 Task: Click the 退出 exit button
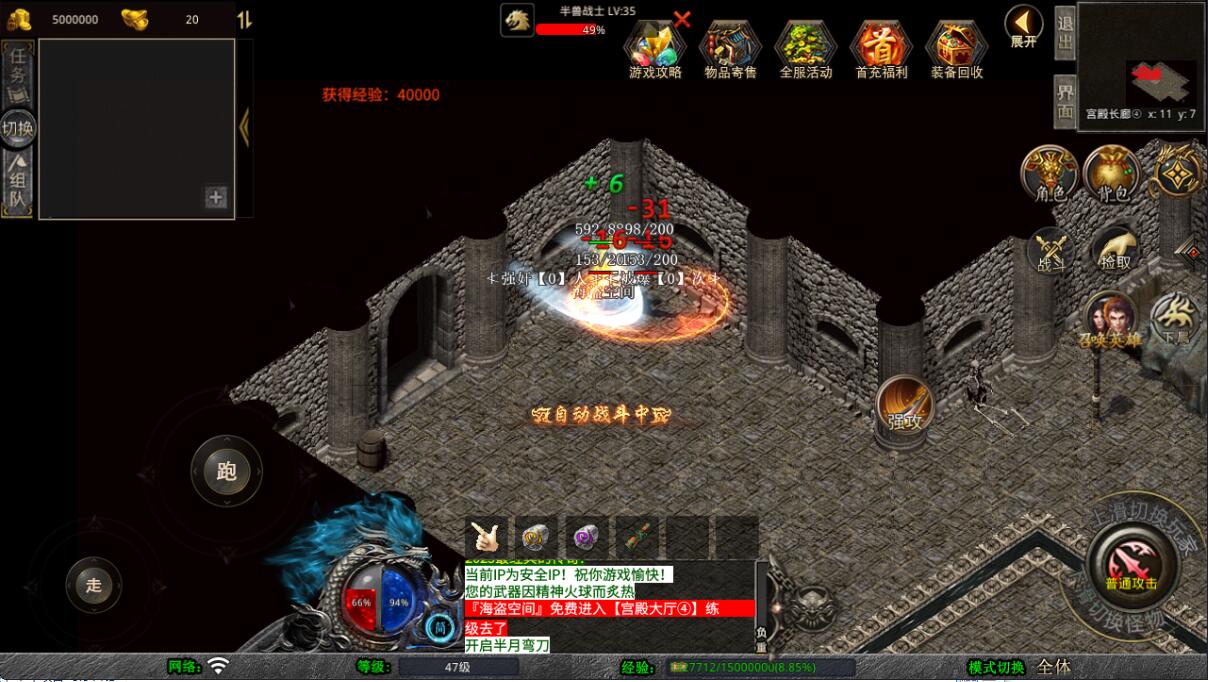point(1065,32)
